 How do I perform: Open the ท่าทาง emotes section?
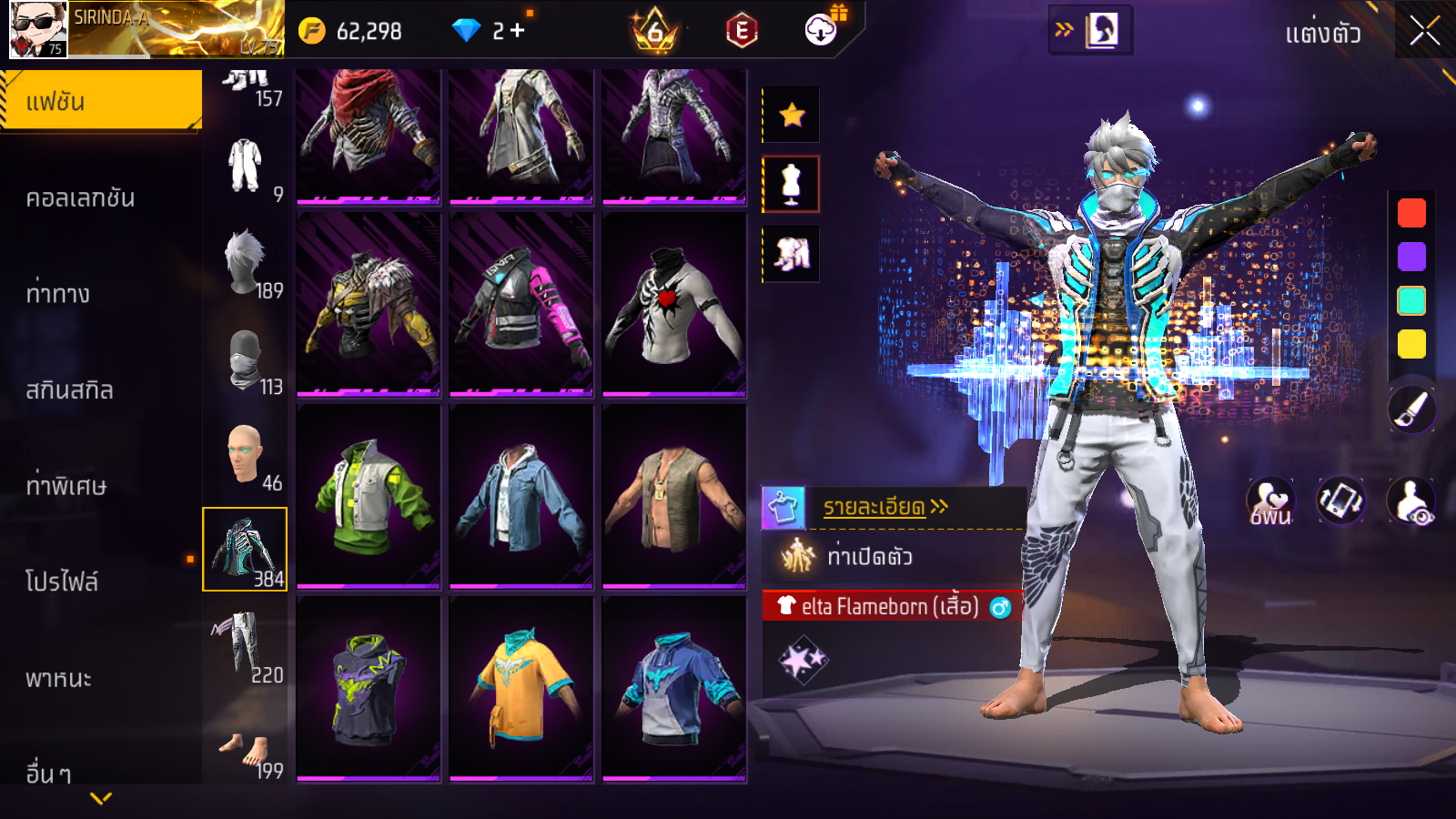click(58, 294)
